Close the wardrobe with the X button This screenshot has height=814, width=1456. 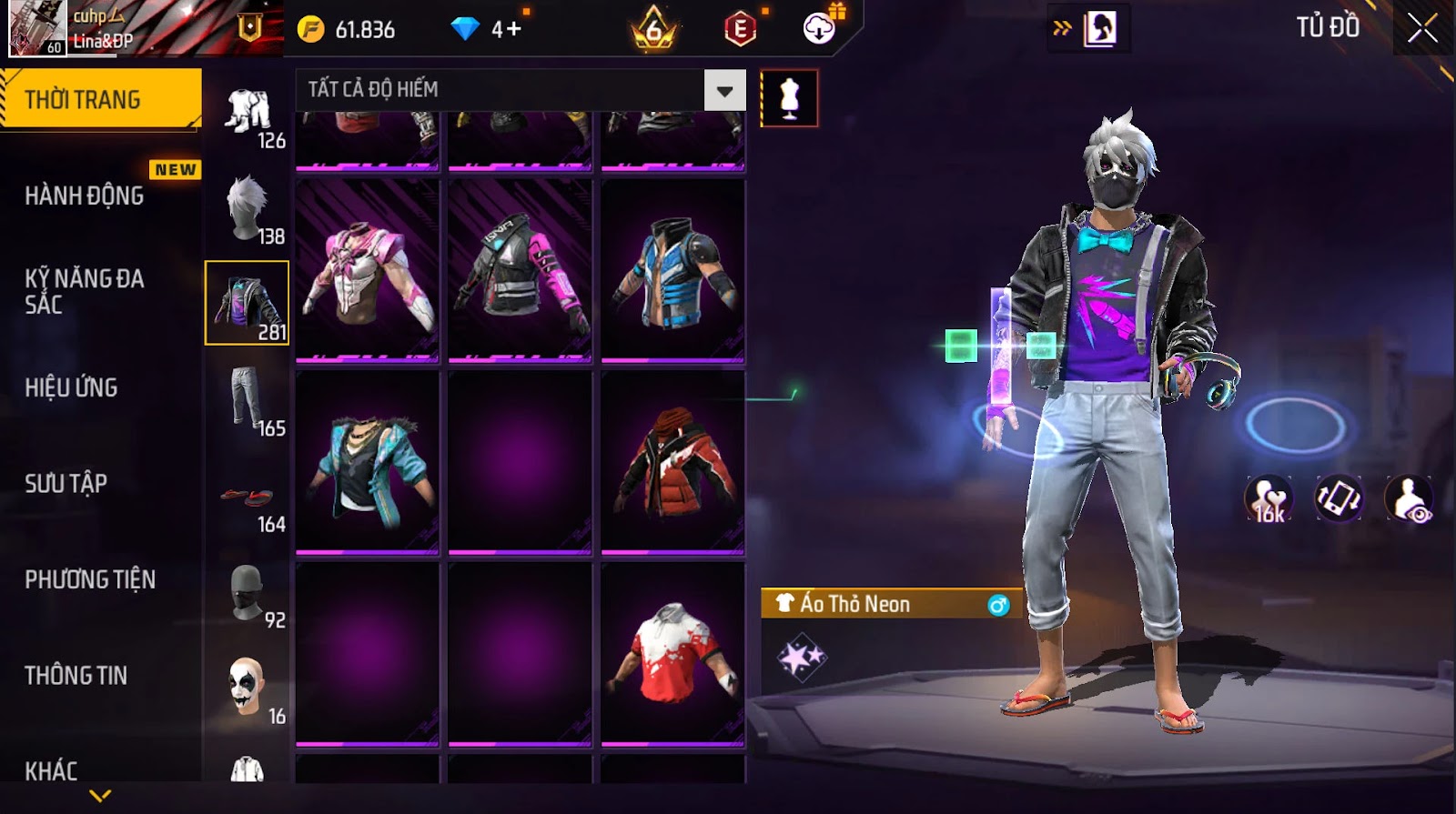(x=1422, y=29)
